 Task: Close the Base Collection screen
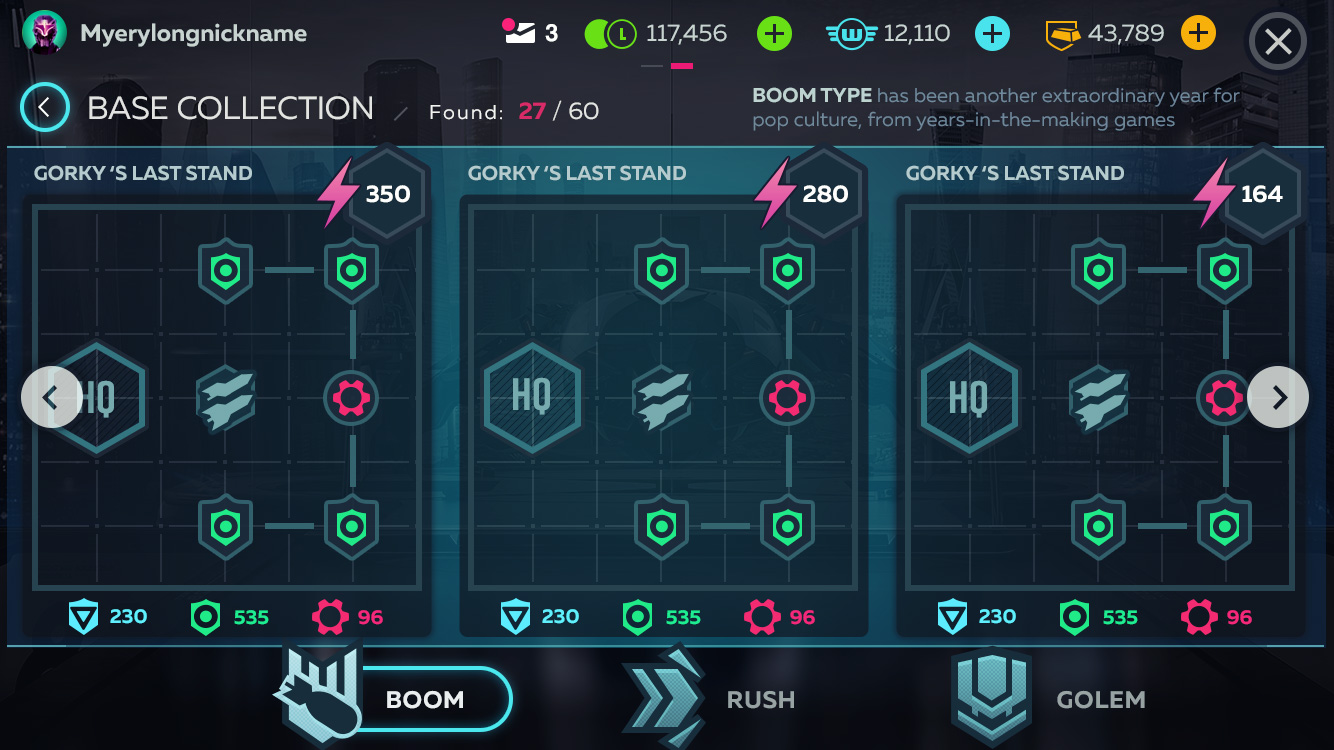(1278, 42)
